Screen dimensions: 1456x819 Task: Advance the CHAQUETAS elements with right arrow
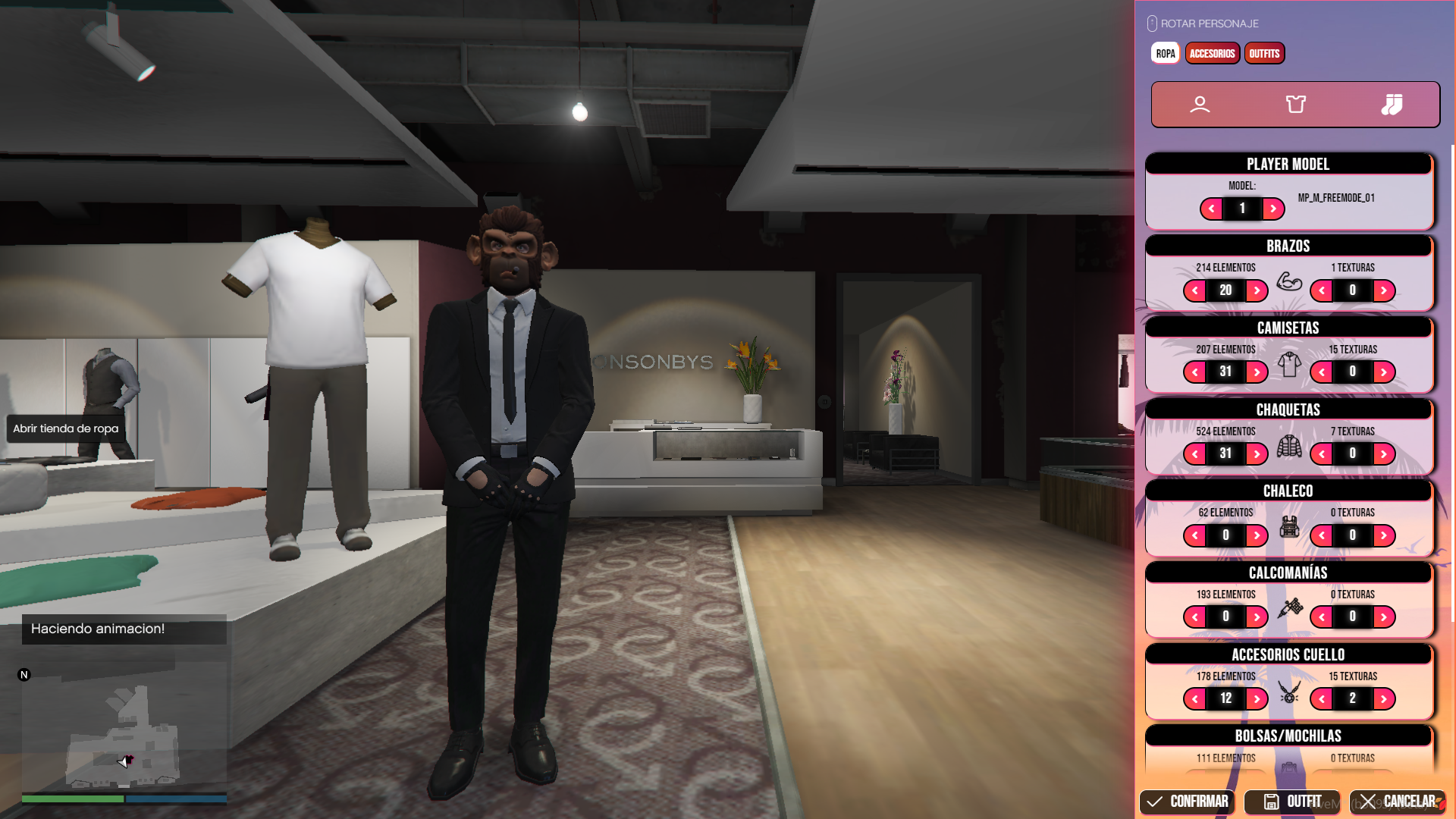point(1257,453)
